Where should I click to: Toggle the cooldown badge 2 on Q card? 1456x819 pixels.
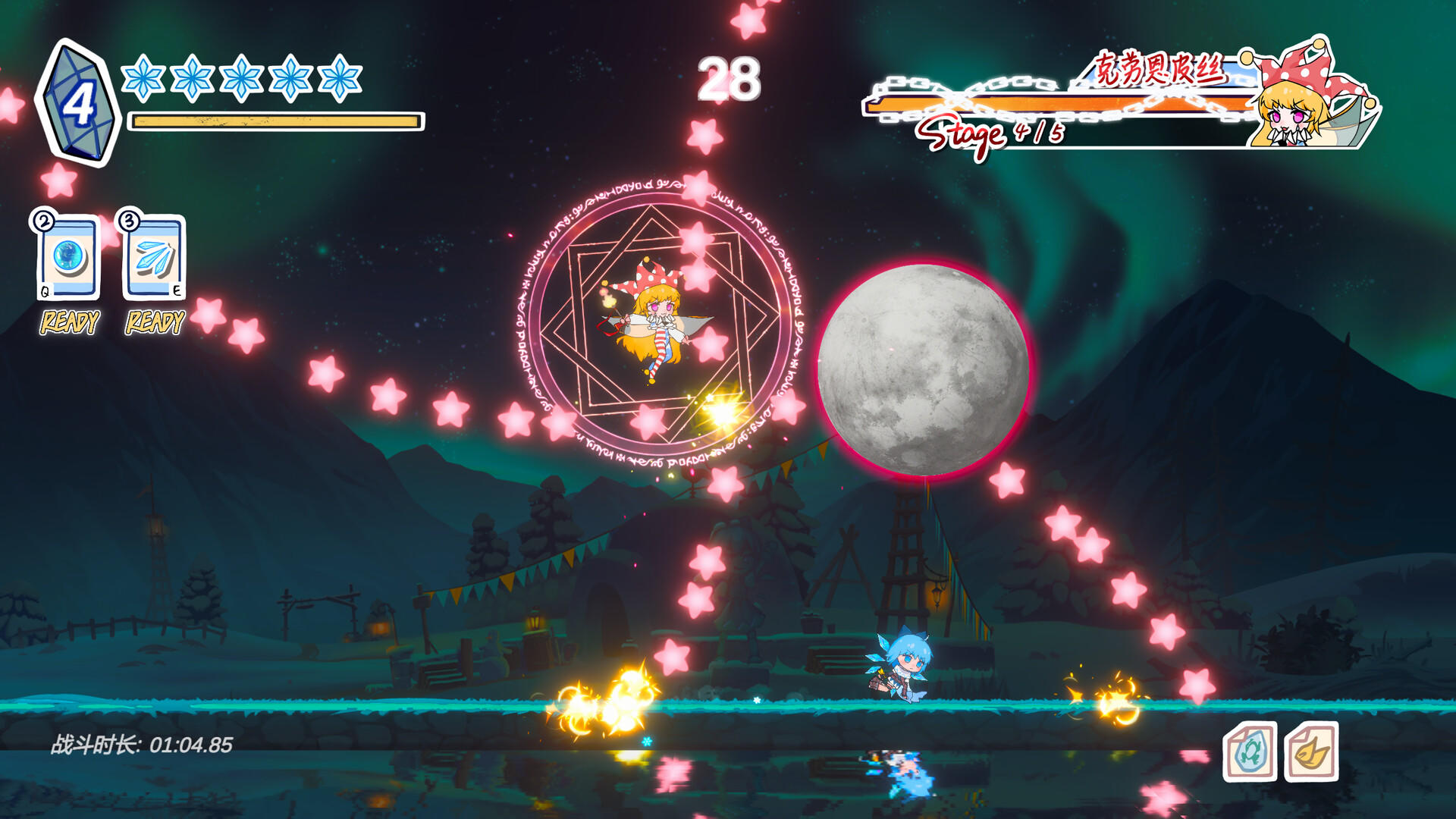(43, 221)
